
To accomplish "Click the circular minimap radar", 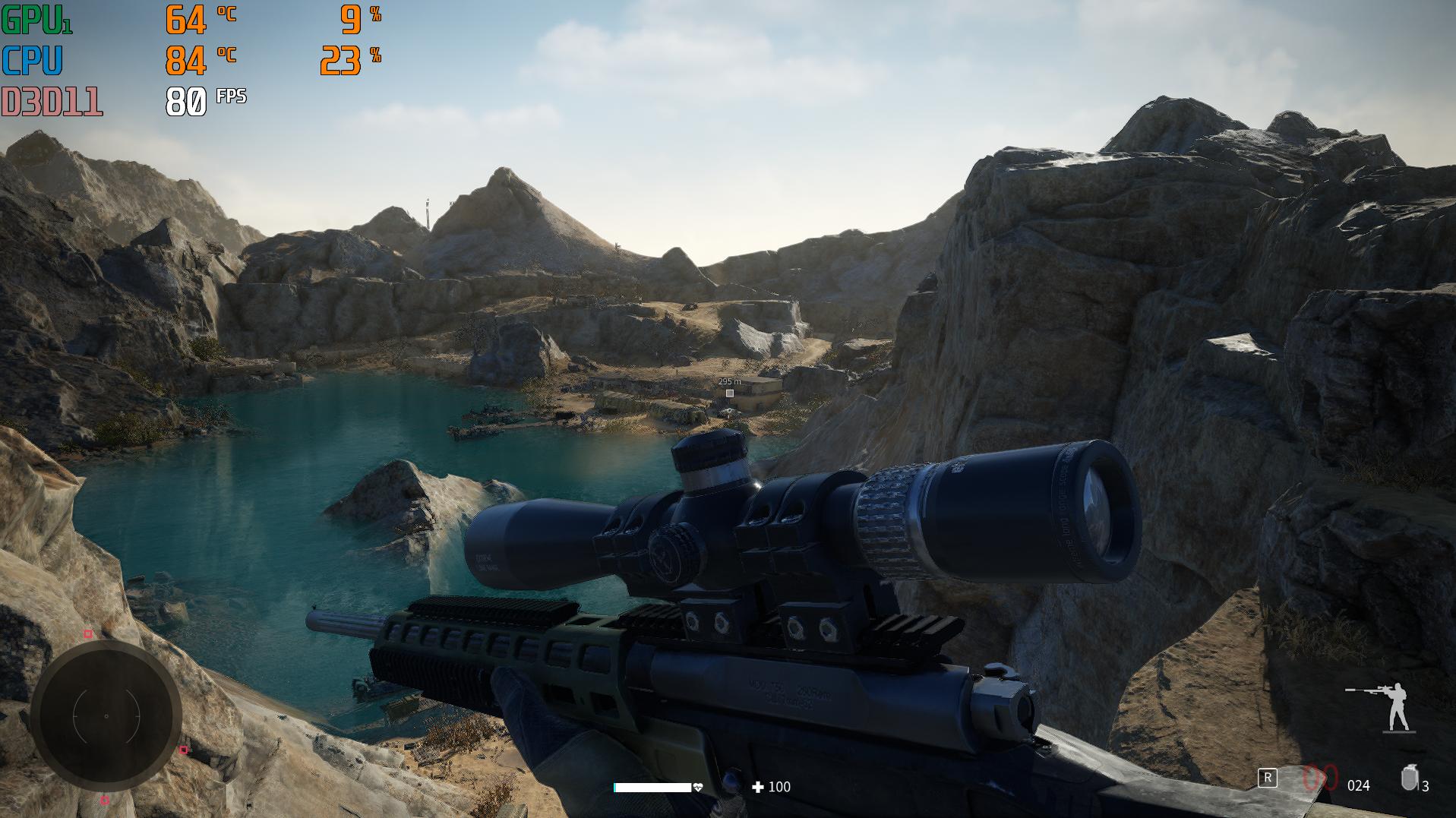I will [106, 715].
